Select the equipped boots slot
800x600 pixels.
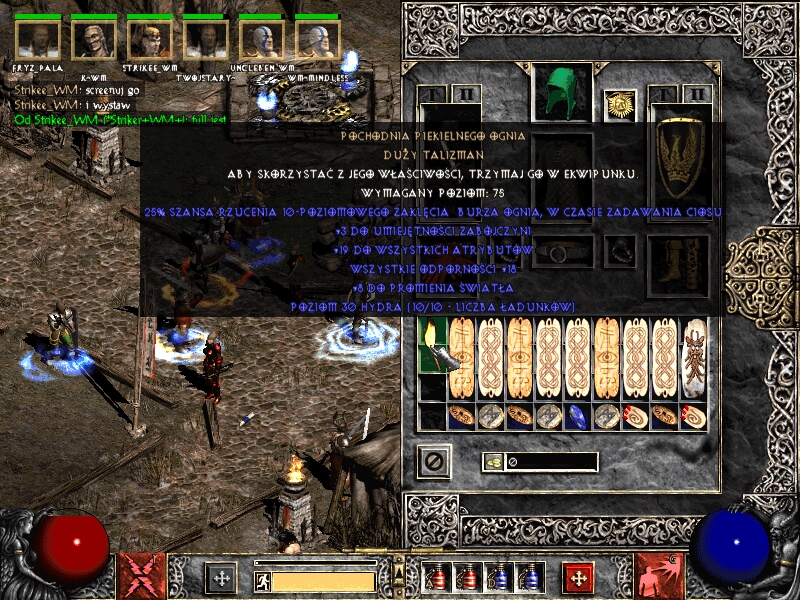[x=679, y=258]
